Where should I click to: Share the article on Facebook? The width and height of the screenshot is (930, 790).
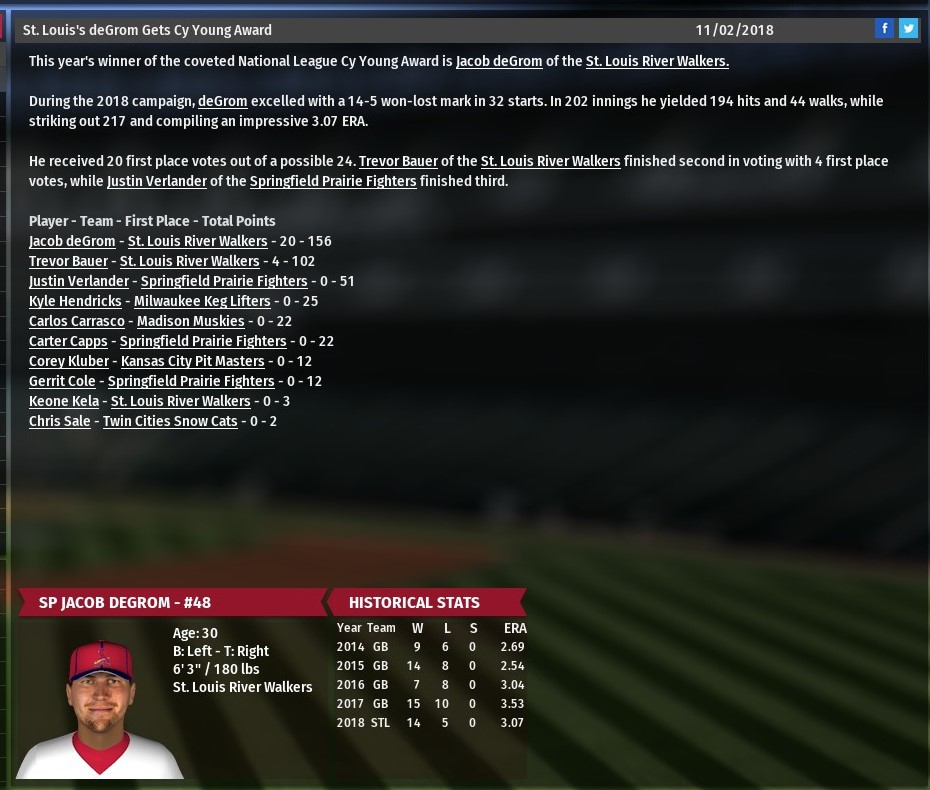[x=884, y=29]
